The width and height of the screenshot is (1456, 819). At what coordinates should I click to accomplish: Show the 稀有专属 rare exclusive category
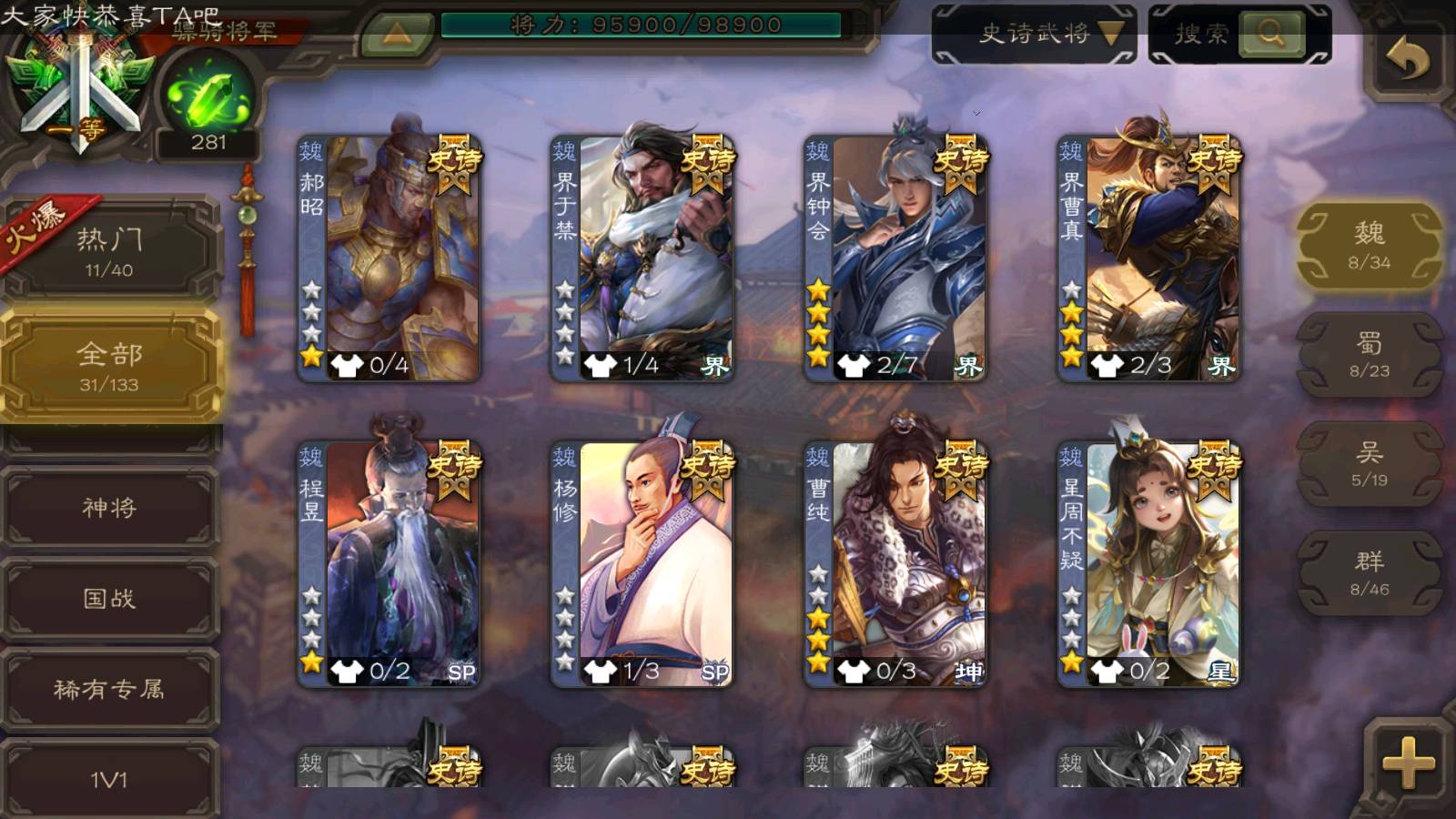pyautogui.click(x=109, y=689)
